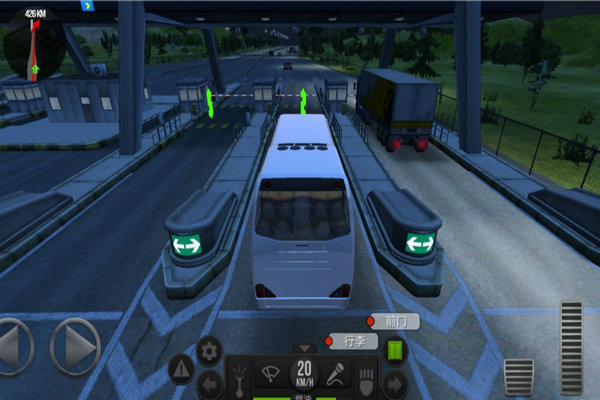600x400 pixels.
Task: Open the luggage bay with 行李 button
Action: point(353,341)
